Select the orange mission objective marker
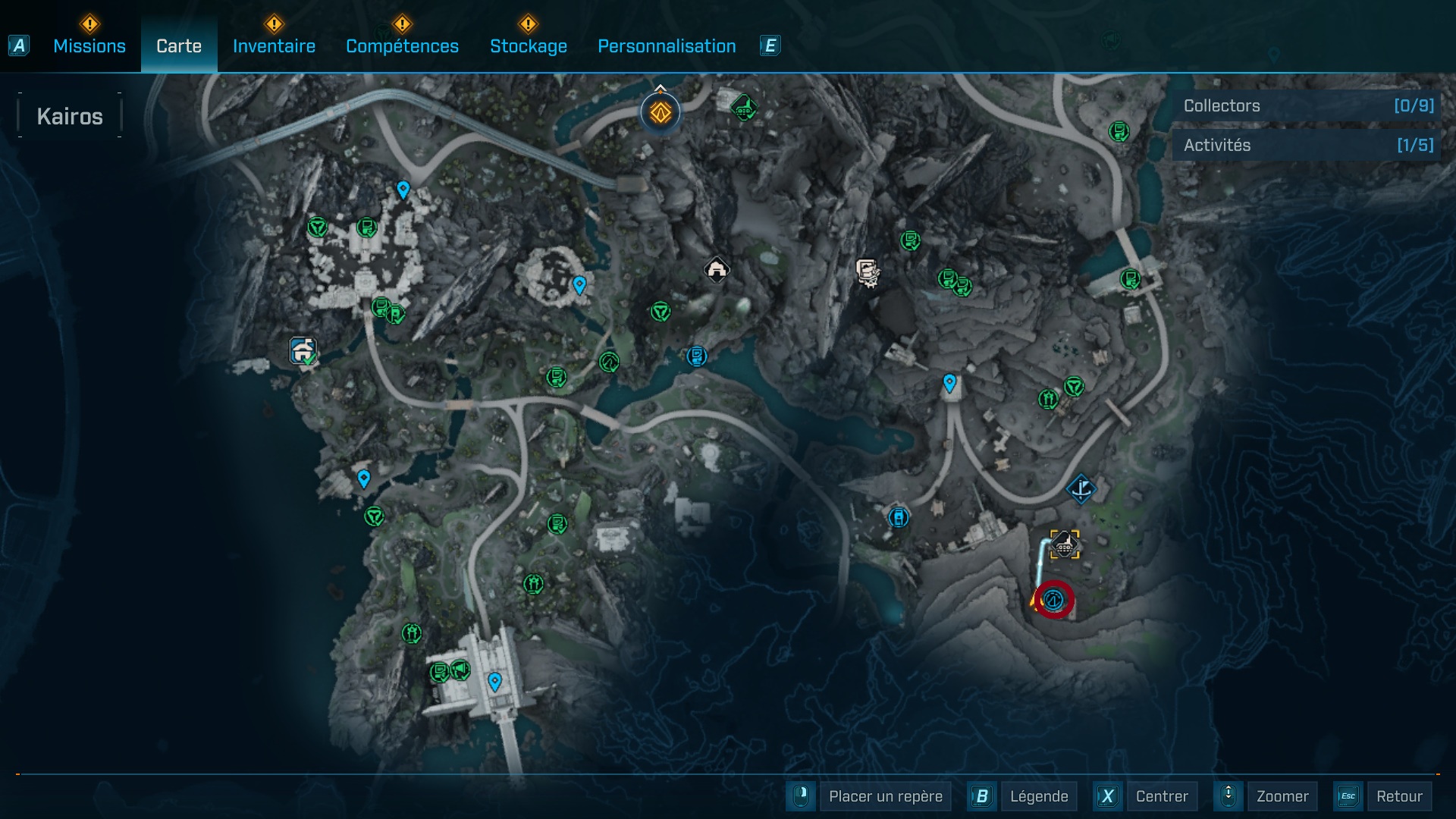This screenshot has width=1456, height=819. pos(661,113)
